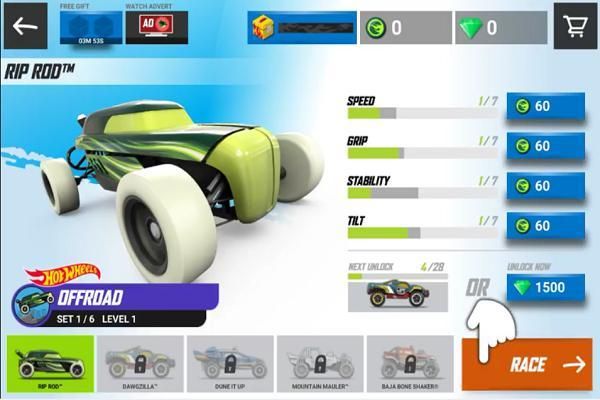Upgrade Speed for 60 coins
Viewport: 600px width, 400px height.
tap(545, 106)
